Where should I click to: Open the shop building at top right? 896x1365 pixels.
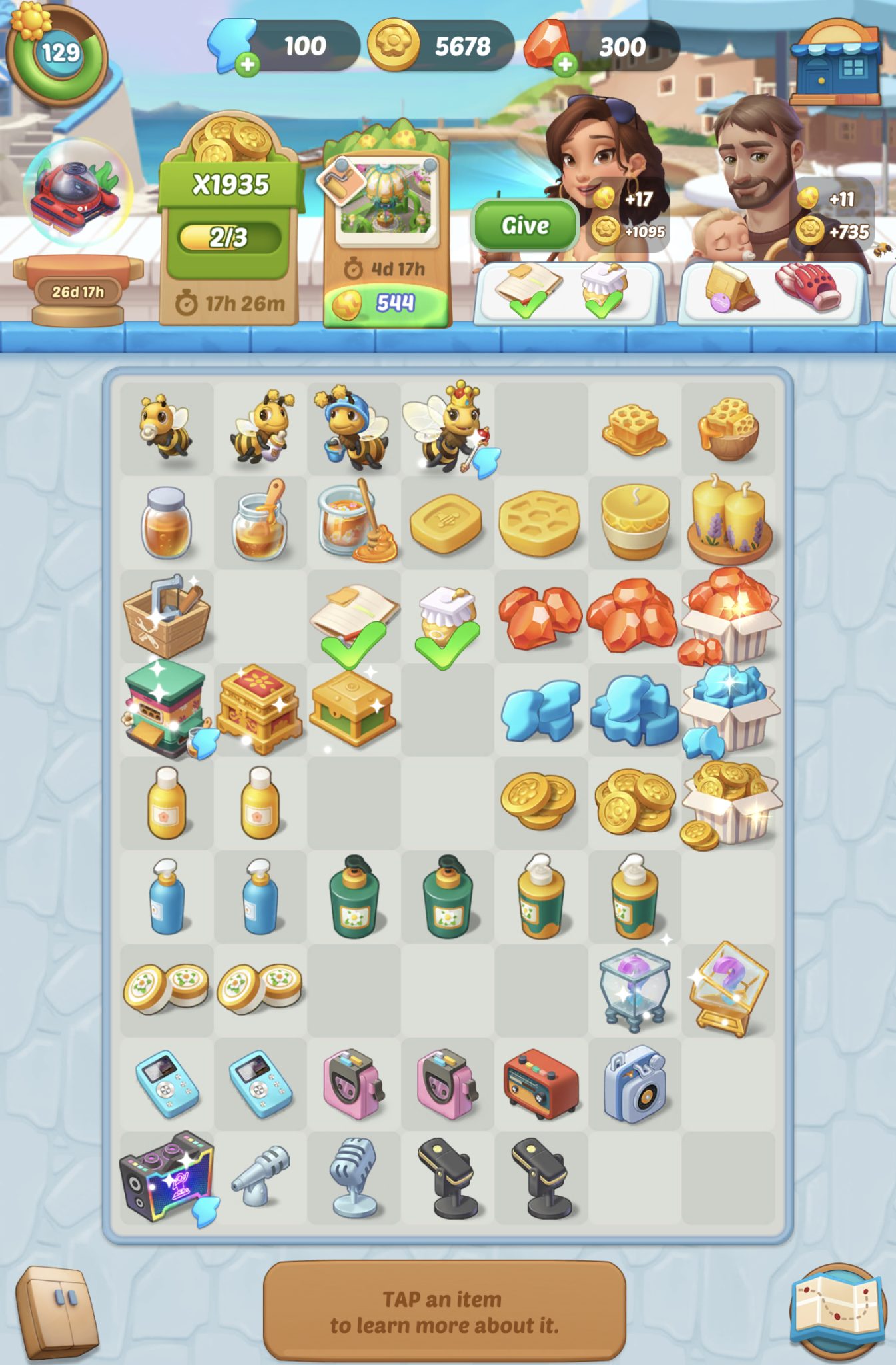[837, 63]
